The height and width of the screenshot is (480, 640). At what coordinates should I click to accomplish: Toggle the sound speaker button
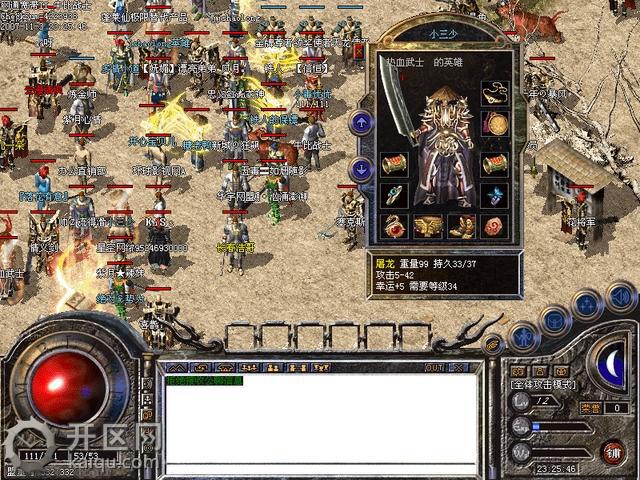[x=621, y=296]
